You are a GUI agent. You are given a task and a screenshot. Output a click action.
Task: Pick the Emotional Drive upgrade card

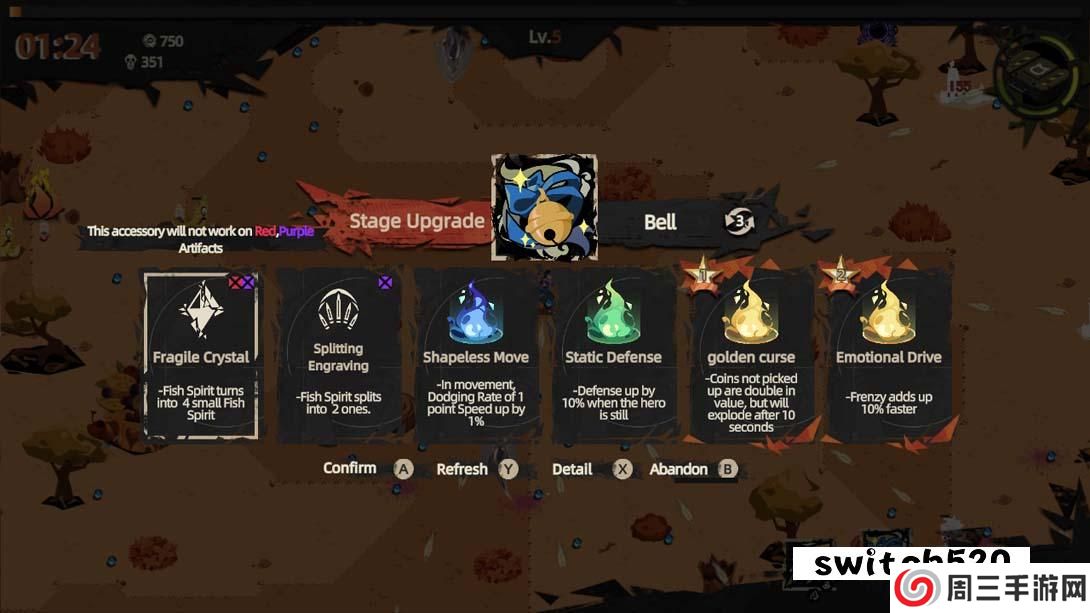click(889, 355)
